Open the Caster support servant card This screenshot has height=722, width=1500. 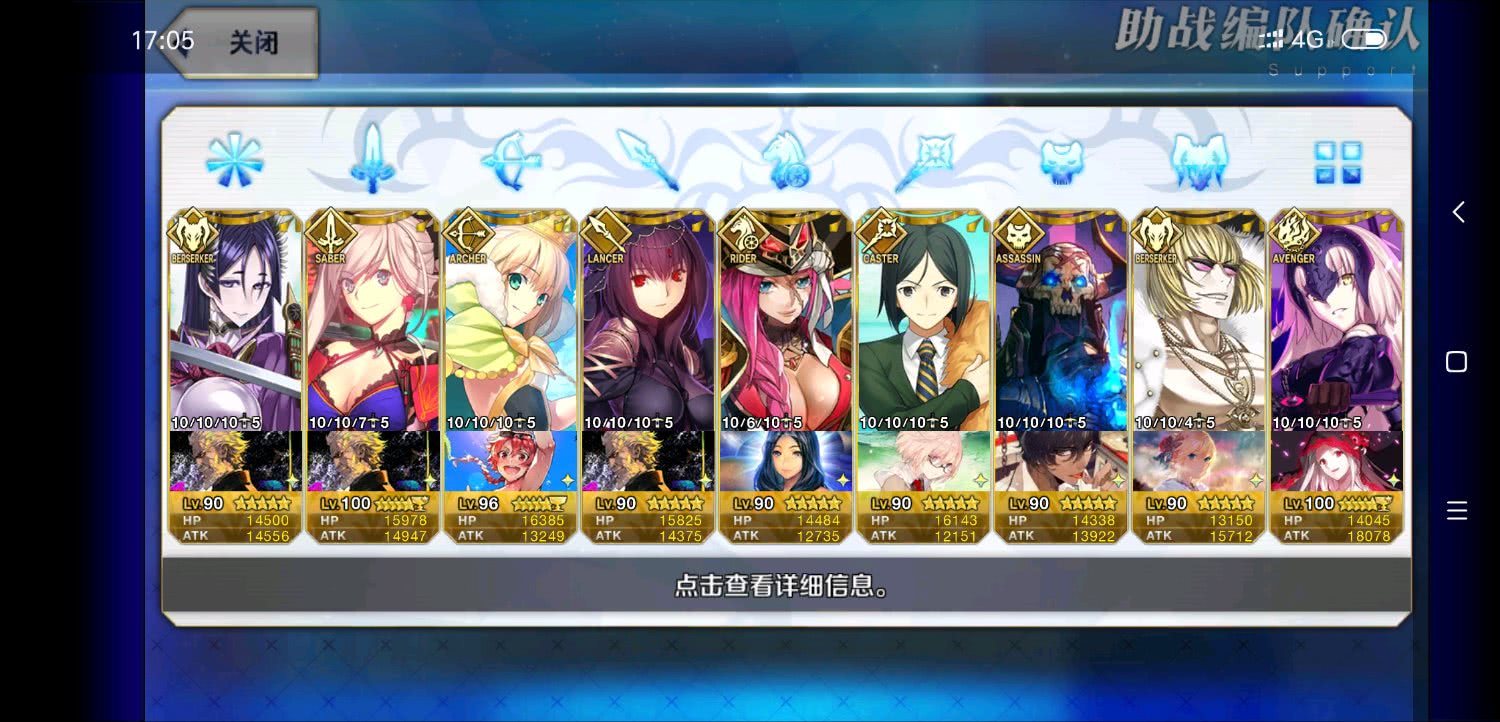click(923, 330)
